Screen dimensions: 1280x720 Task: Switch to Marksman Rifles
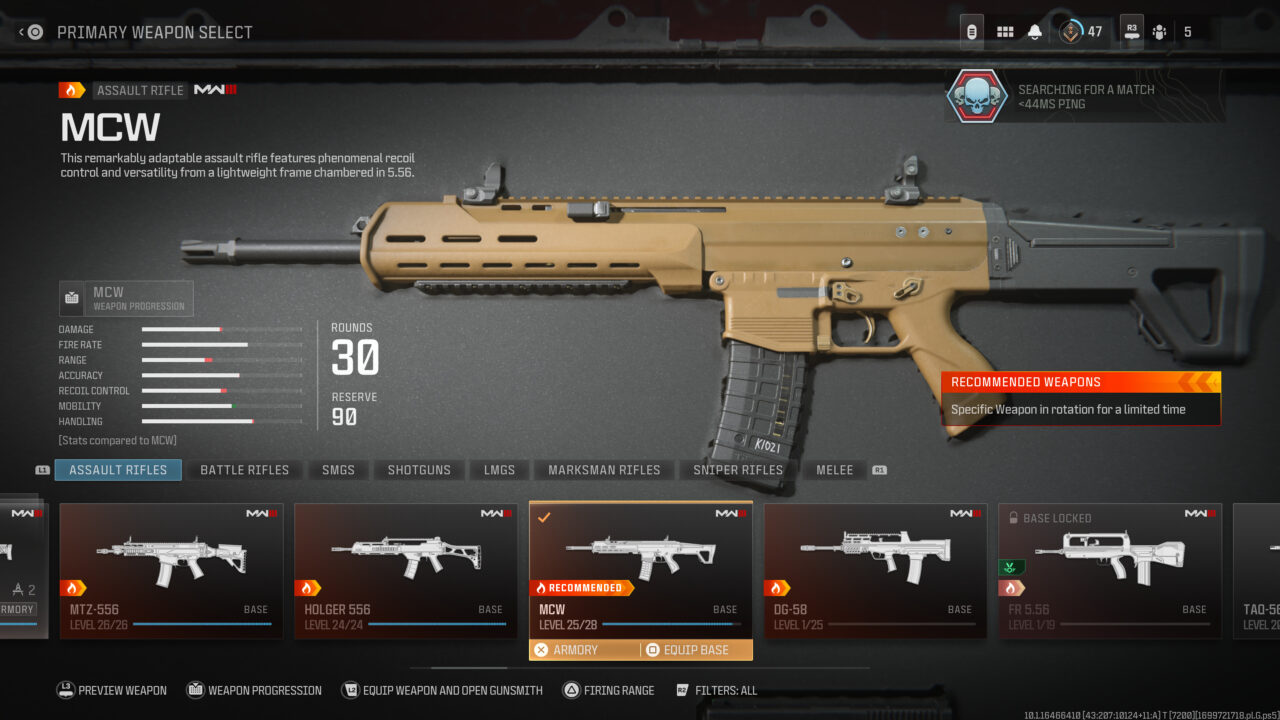(604, 470)
